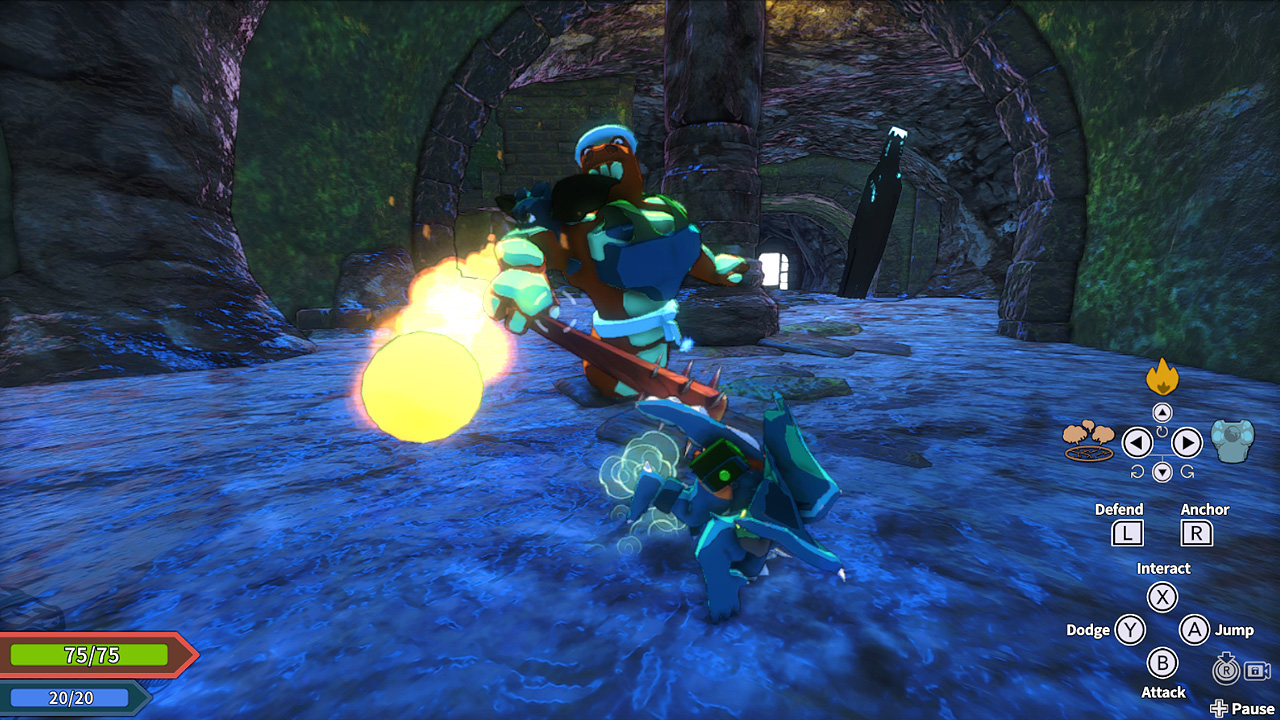
Task: Select the rock armor icon right of the d-pad
Action: (x=1233, y=442)
